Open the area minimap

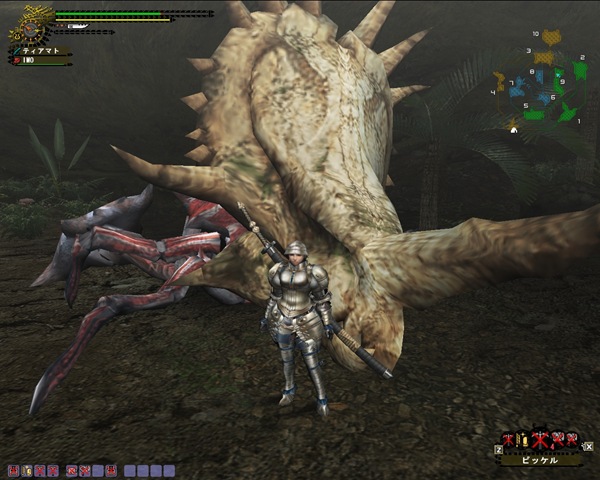538,82
